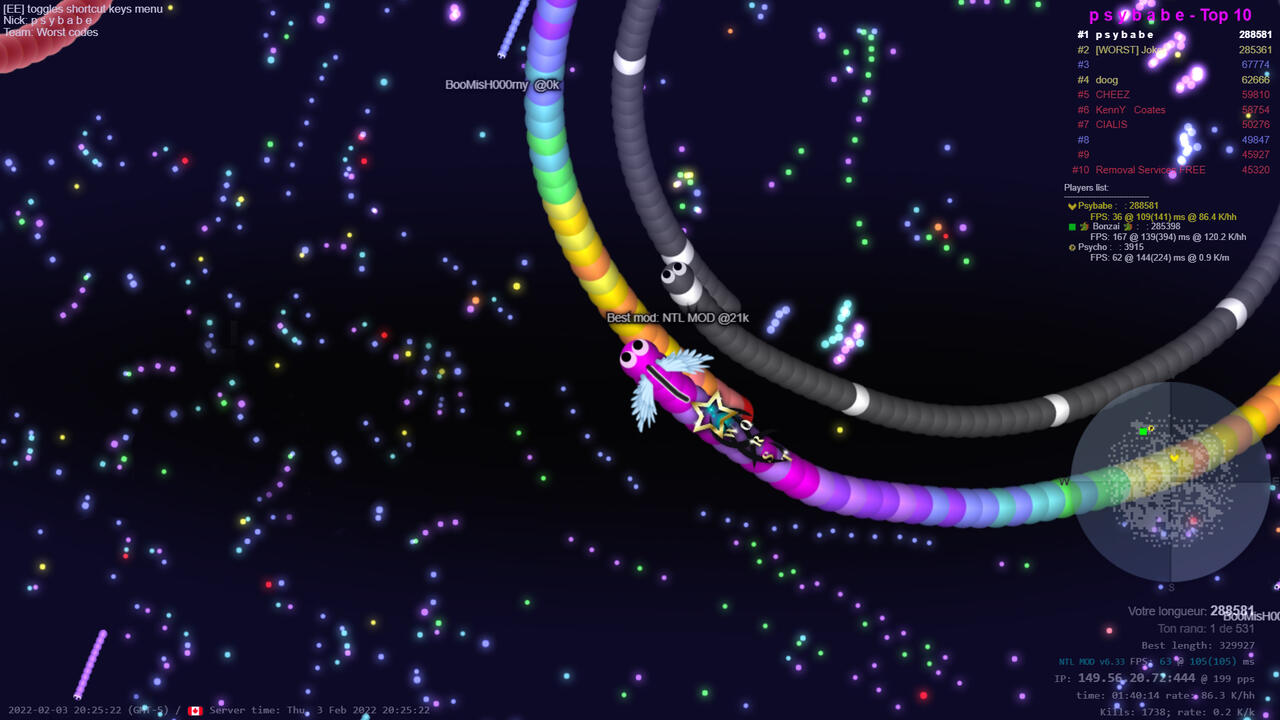Toggle the shortcut keys menu via [EE]
The width and height of the screenshot is (1280, 720).
click(x=13, y=8)
